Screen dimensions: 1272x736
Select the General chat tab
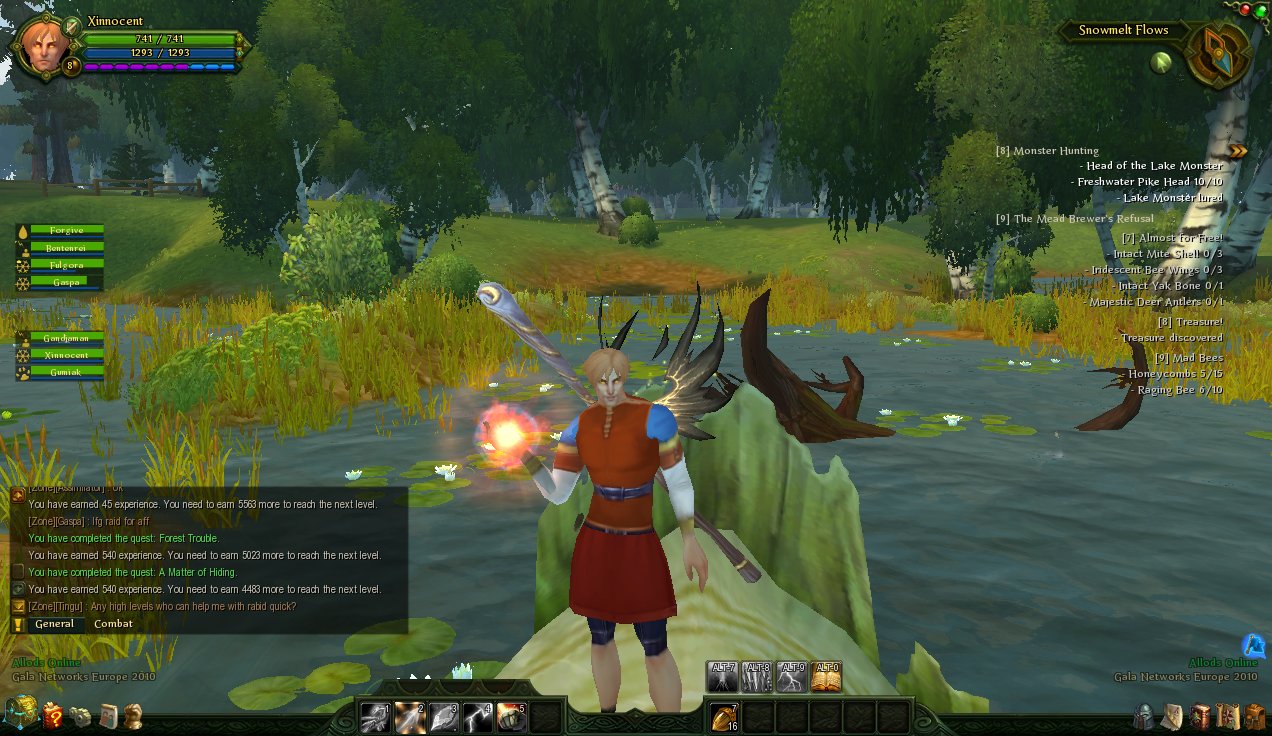[54, 624]
